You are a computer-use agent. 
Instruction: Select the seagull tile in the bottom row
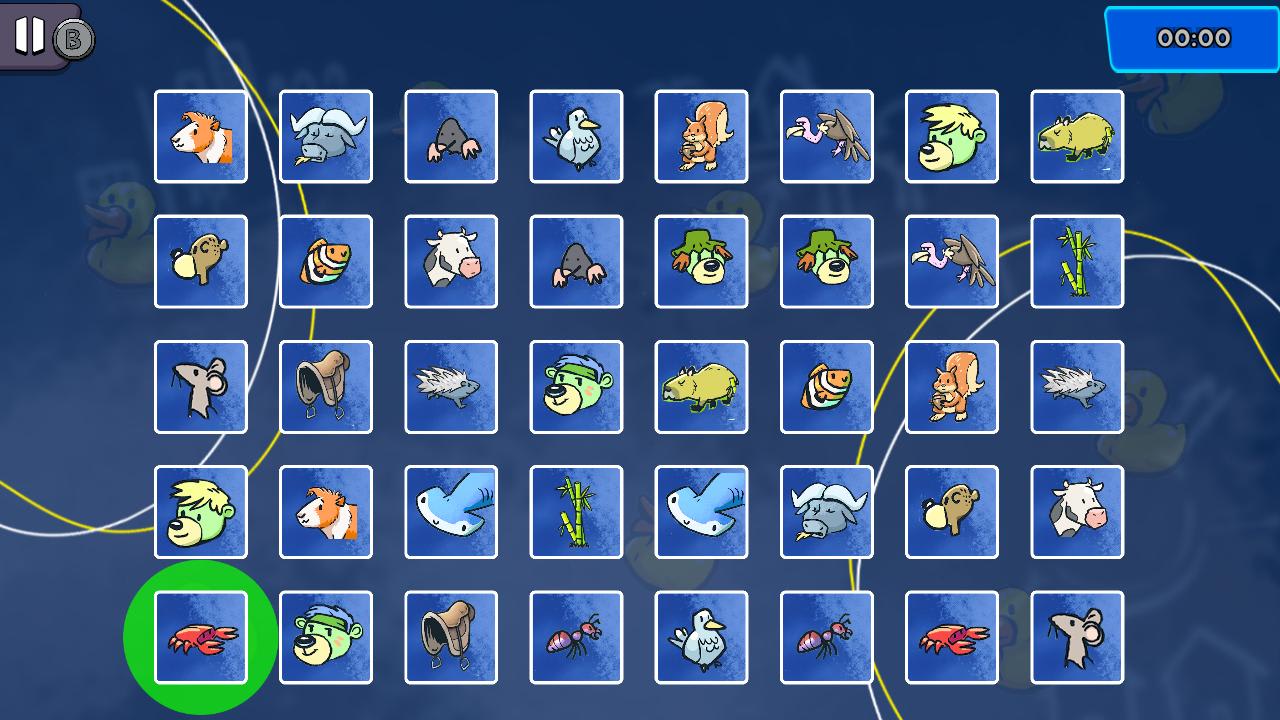[701, 636]
